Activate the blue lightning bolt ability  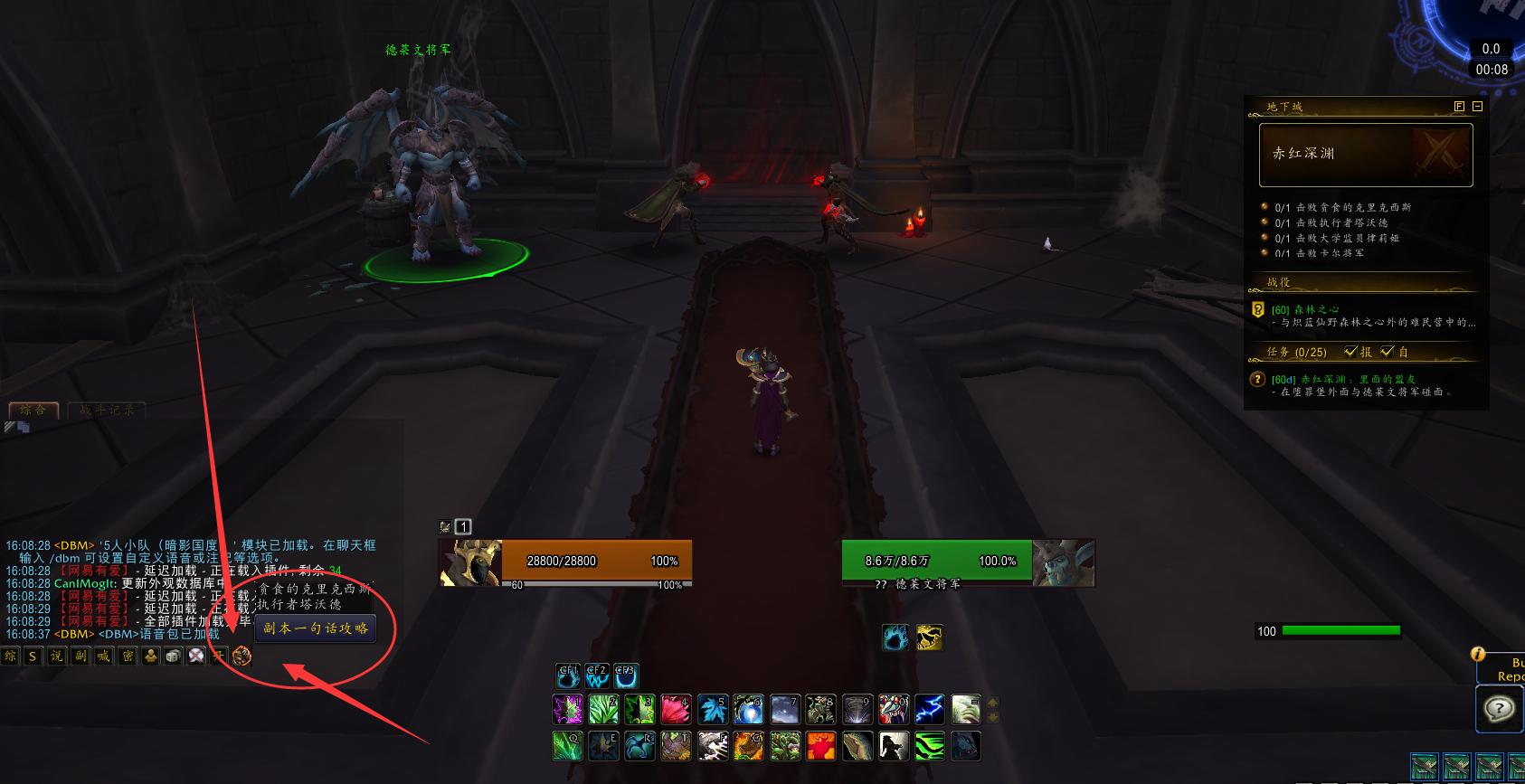click(929, 709)
